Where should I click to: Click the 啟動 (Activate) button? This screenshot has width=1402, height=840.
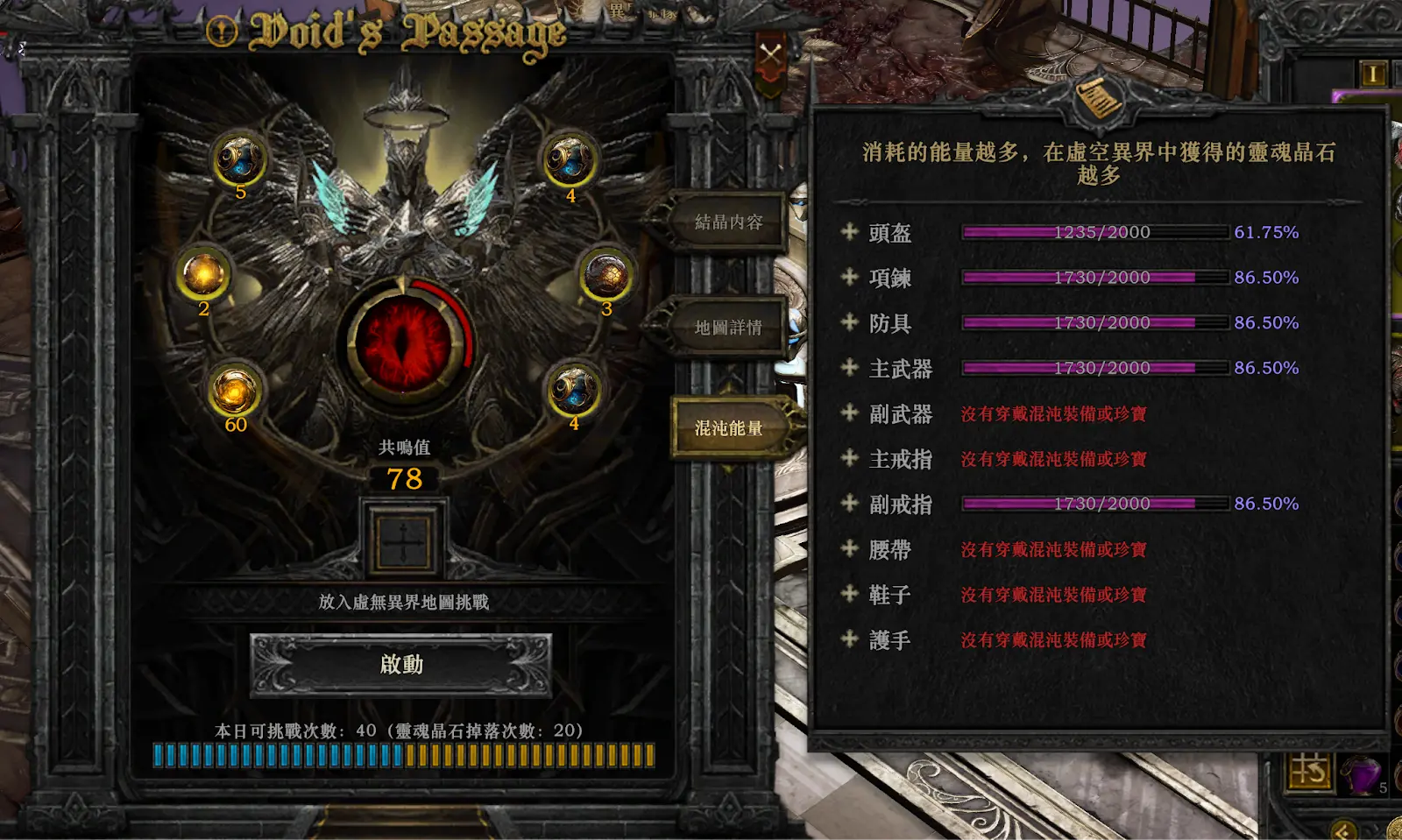[x=401, y=665]
